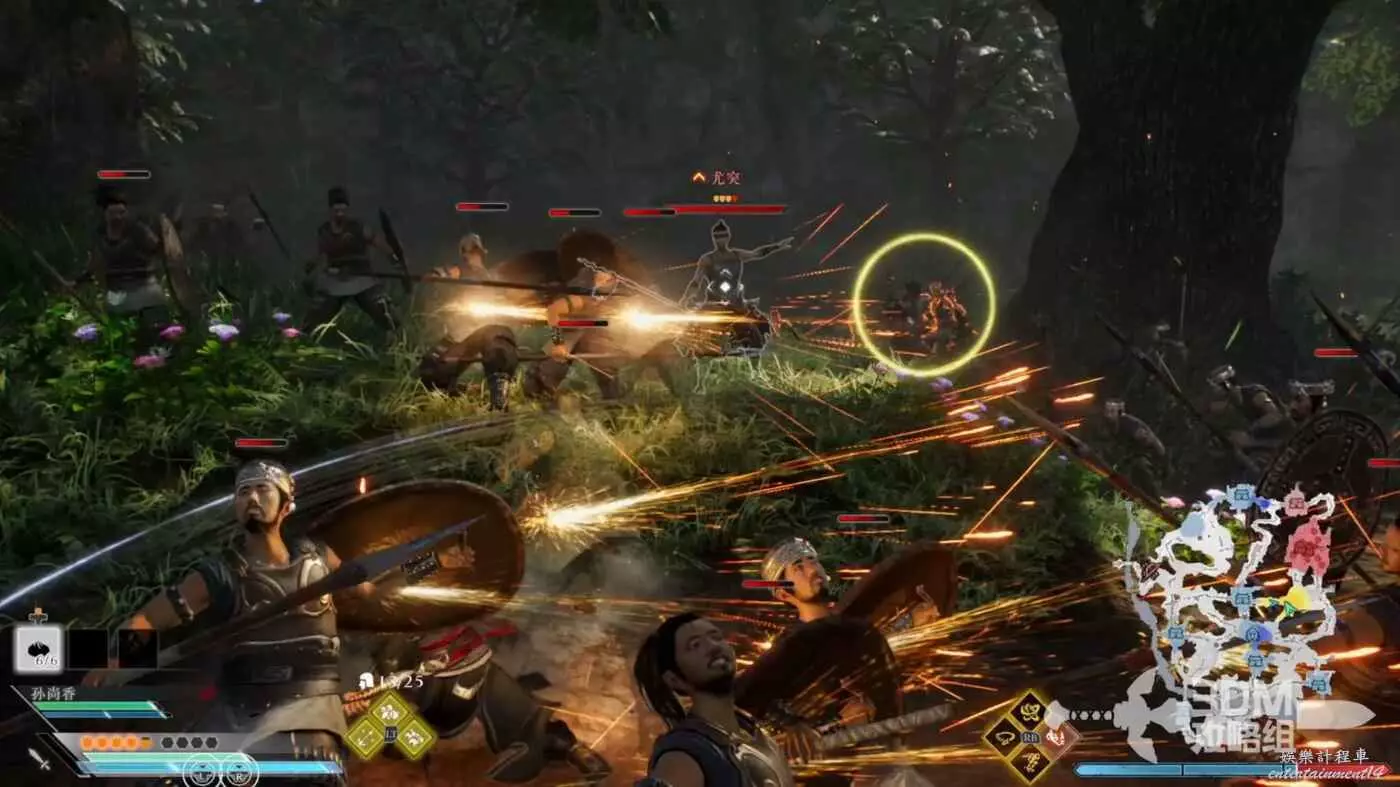Screen dimensions: 1400x787
Task: Select the left green tactics diamond
Action: pos(364,738)
